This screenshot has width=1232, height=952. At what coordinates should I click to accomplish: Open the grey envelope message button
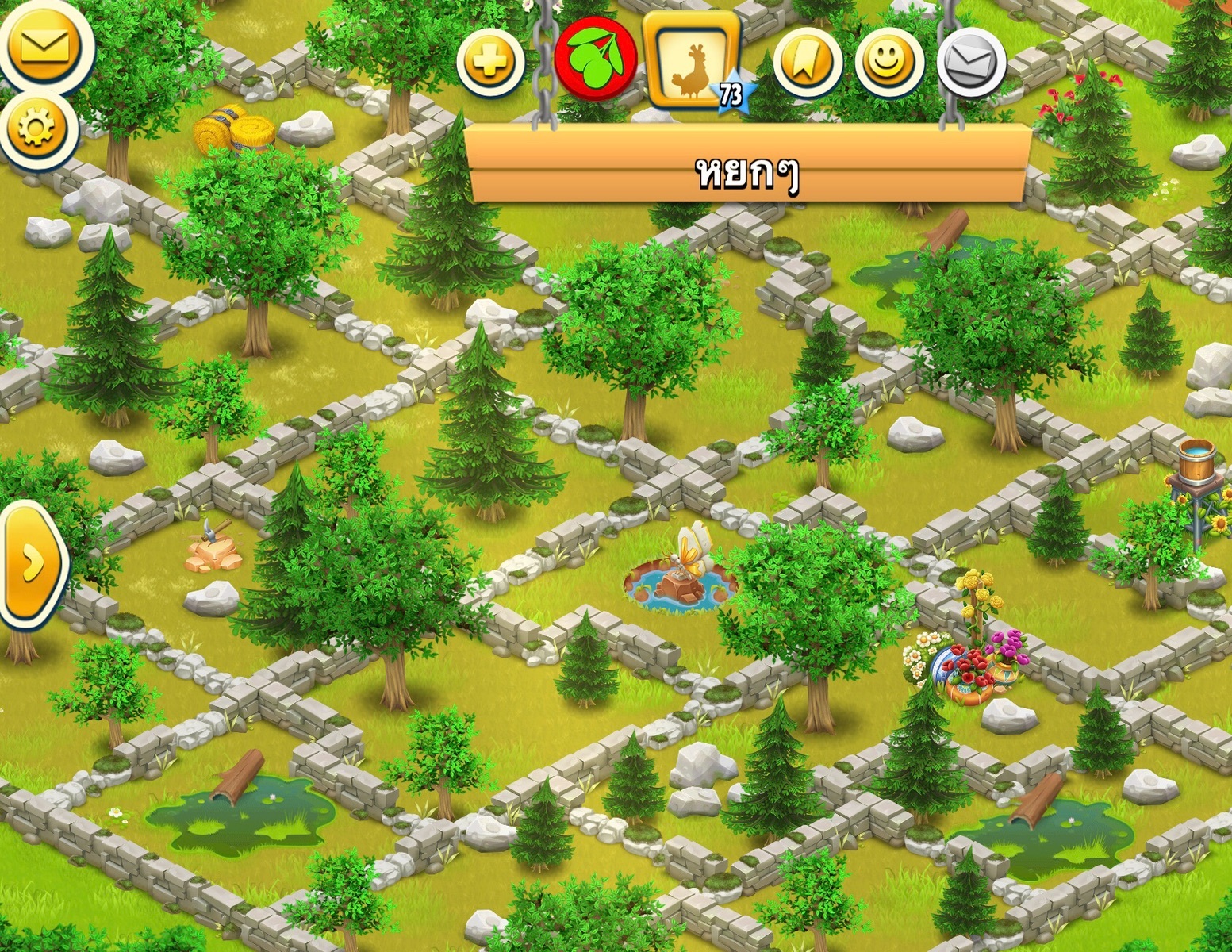(x=972, y=63)
